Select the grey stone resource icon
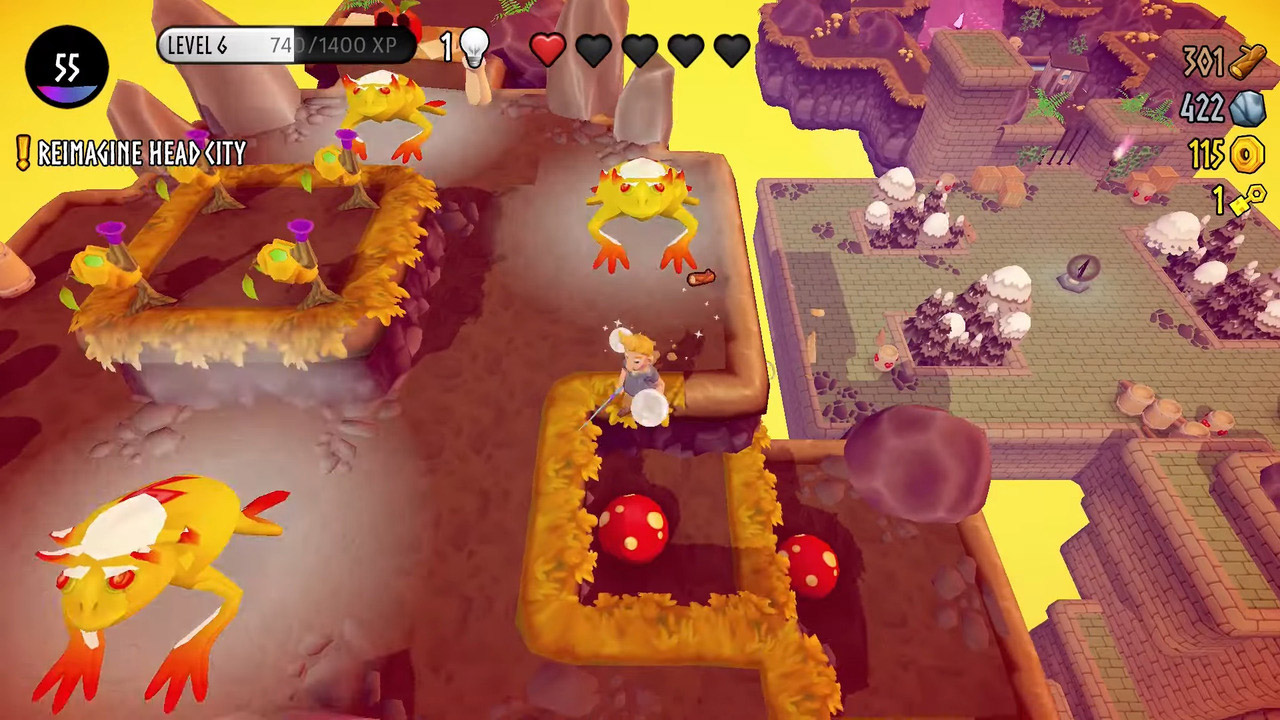This screenshot has width=1280, height=720. tap(1248, 108)
